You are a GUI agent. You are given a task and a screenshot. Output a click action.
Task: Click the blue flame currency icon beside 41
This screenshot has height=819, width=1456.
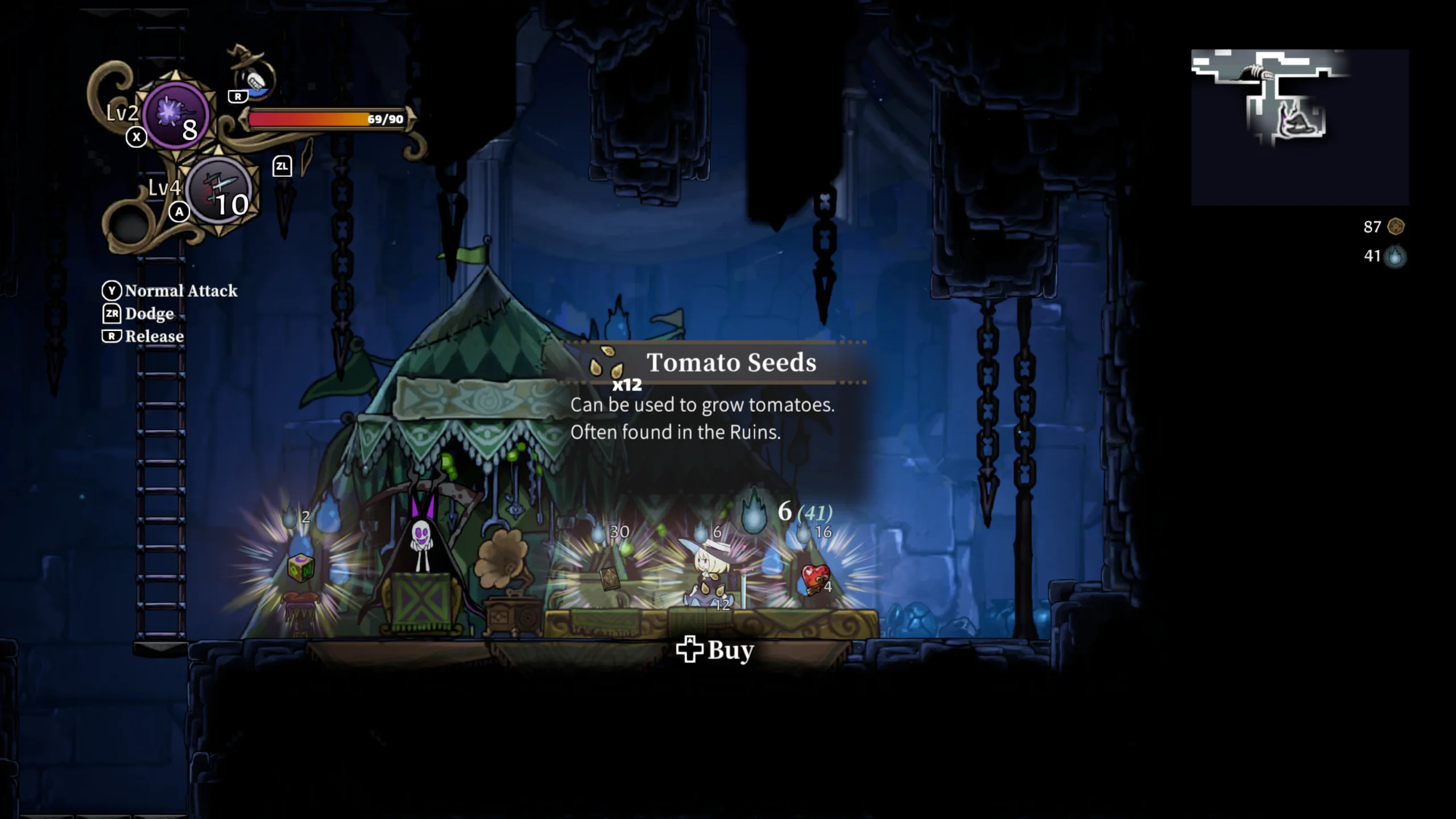[1393, 257]
